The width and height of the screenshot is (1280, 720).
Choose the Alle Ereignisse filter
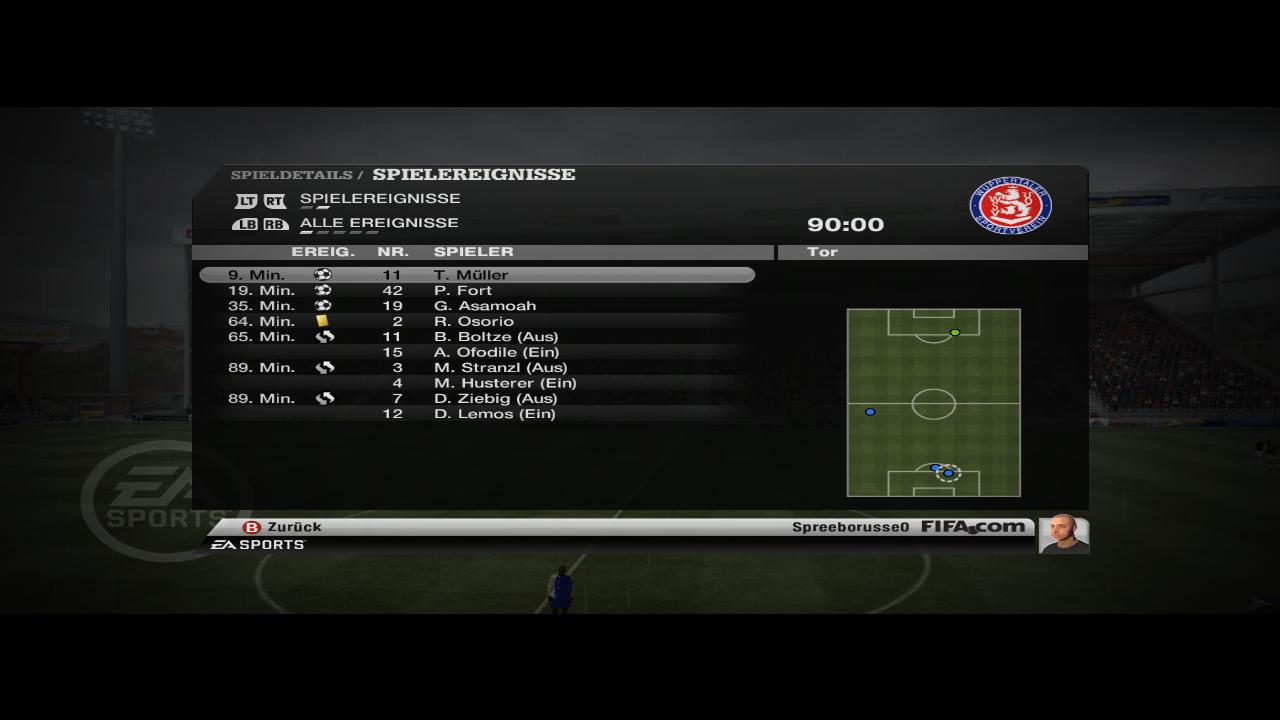[x=379, y=223]
